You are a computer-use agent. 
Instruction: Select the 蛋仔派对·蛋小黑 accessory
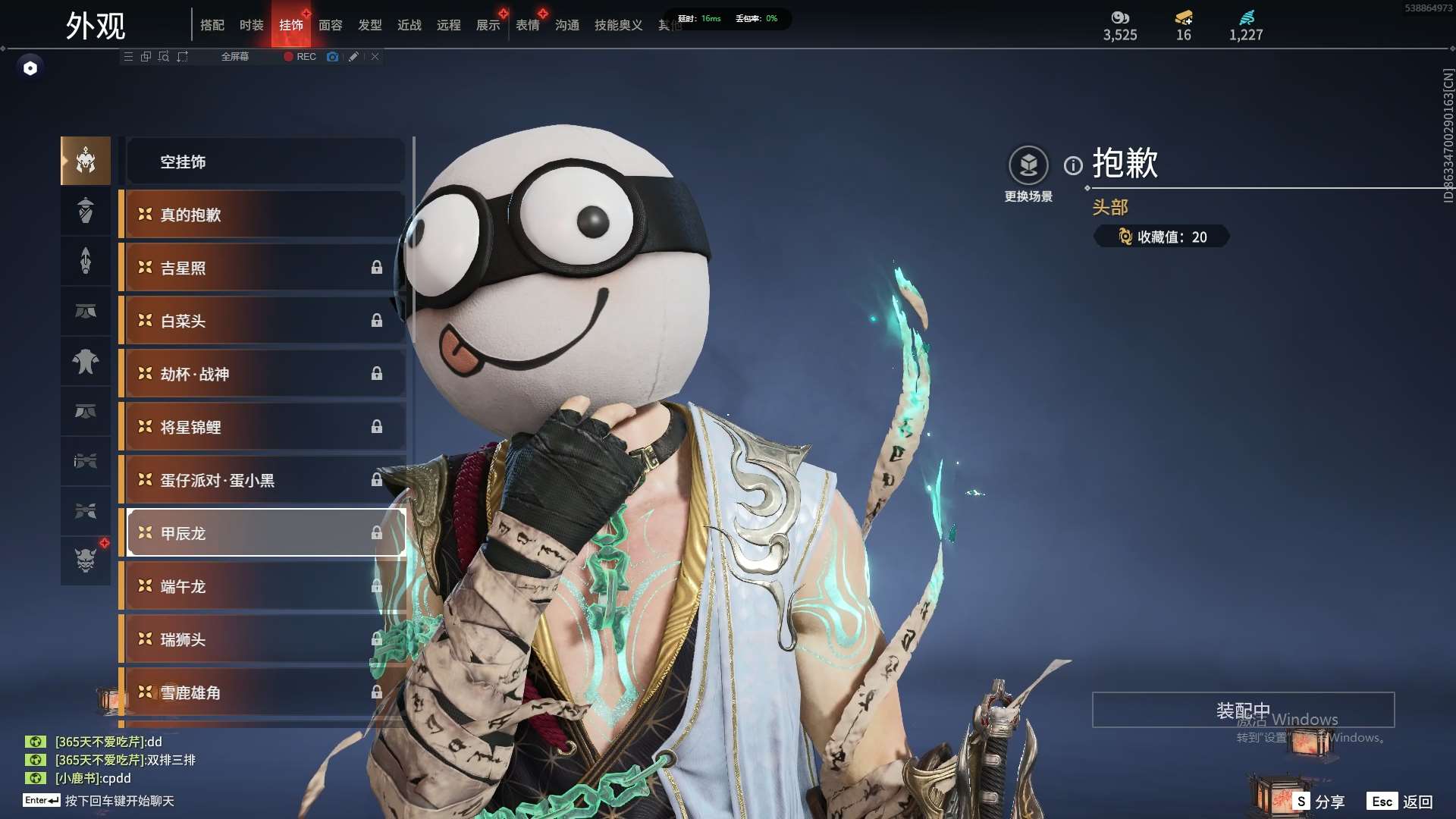265,480
